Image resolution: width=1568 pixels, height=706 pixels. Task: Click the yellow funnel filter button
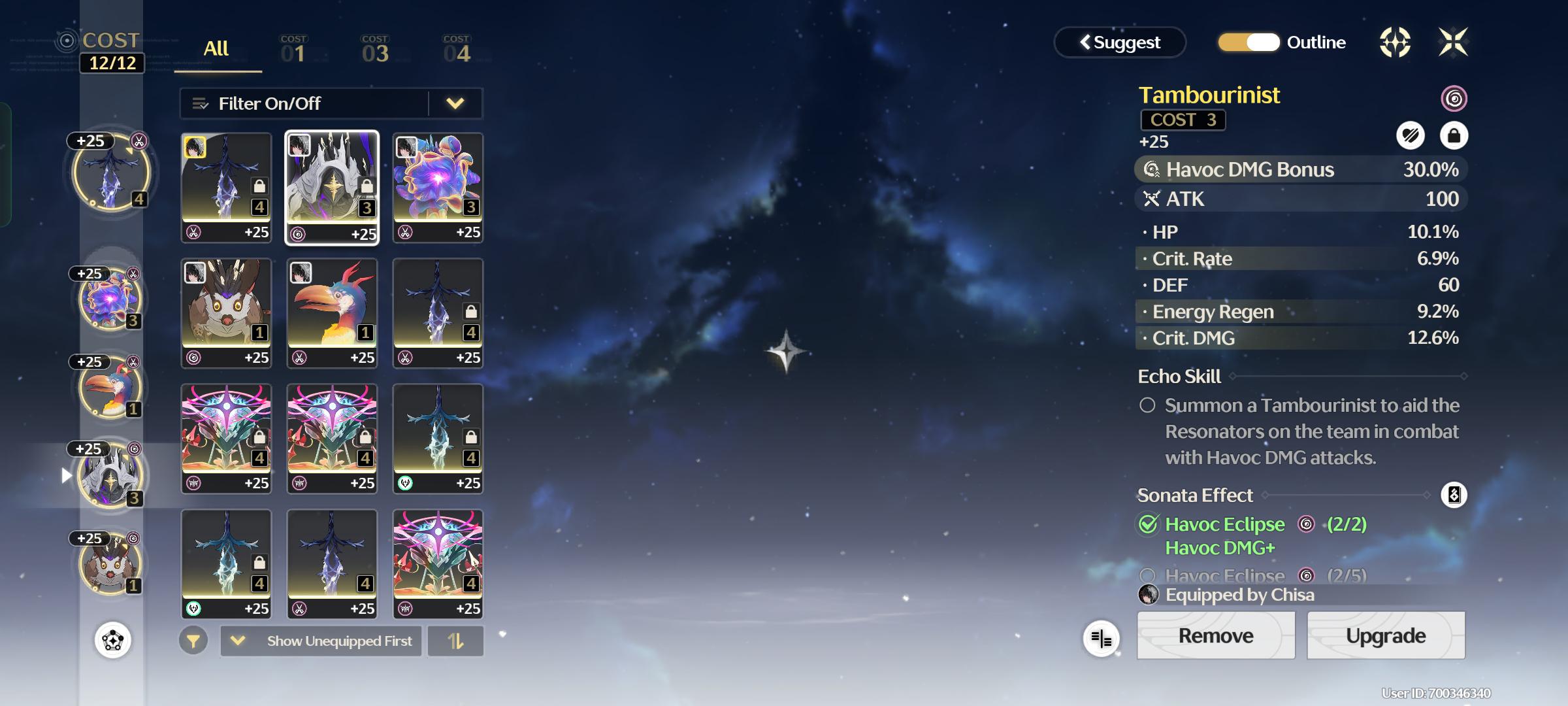point(193,641)
